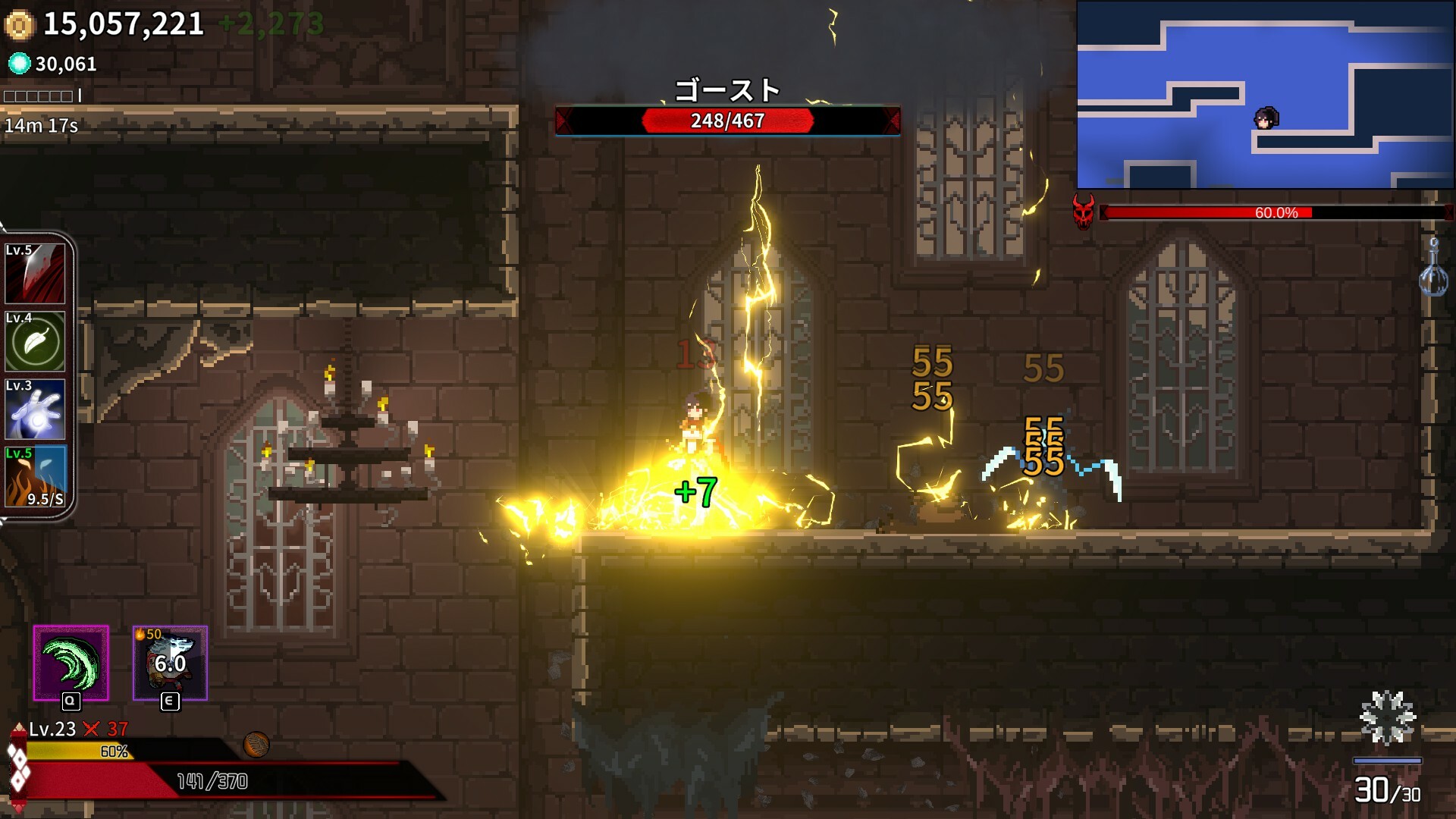Open the minimap

[1265, 95]
